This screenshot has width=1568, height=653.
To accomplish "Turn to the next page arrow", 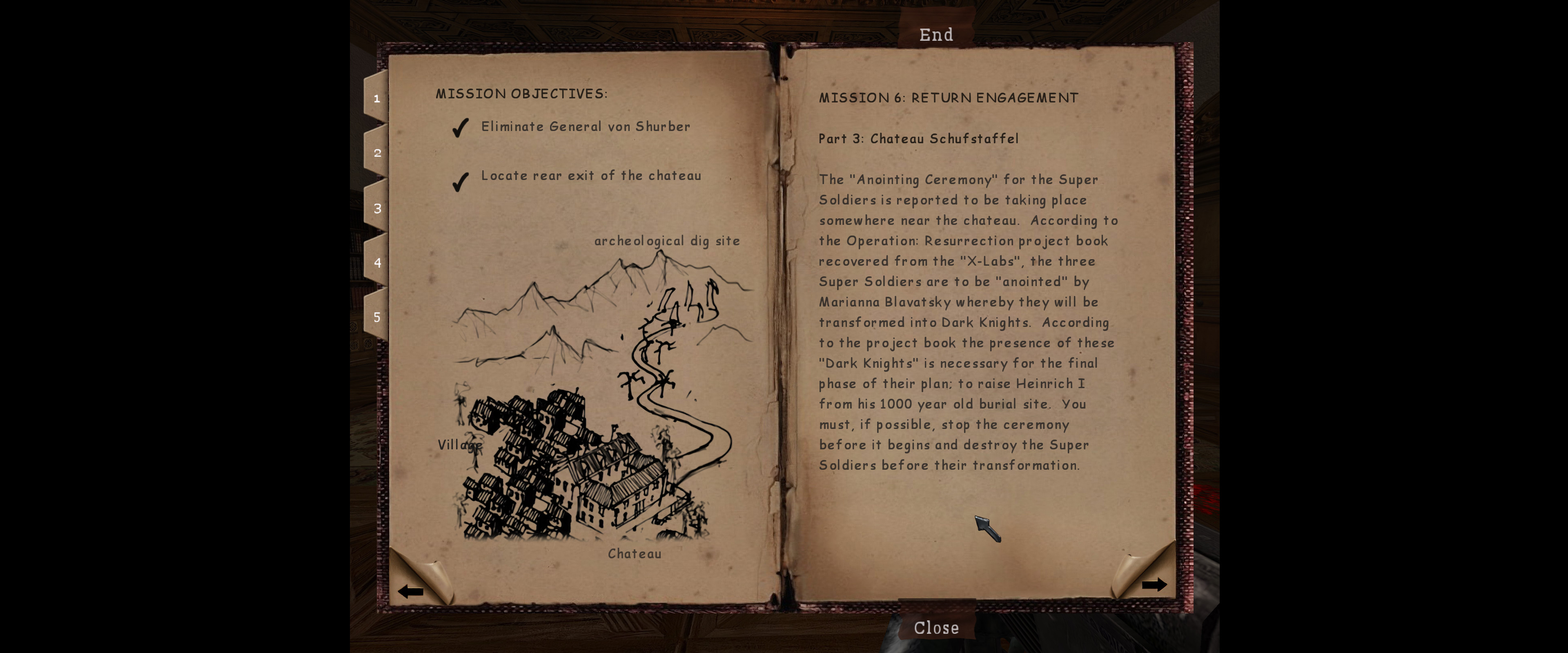I will point(1153,585).
